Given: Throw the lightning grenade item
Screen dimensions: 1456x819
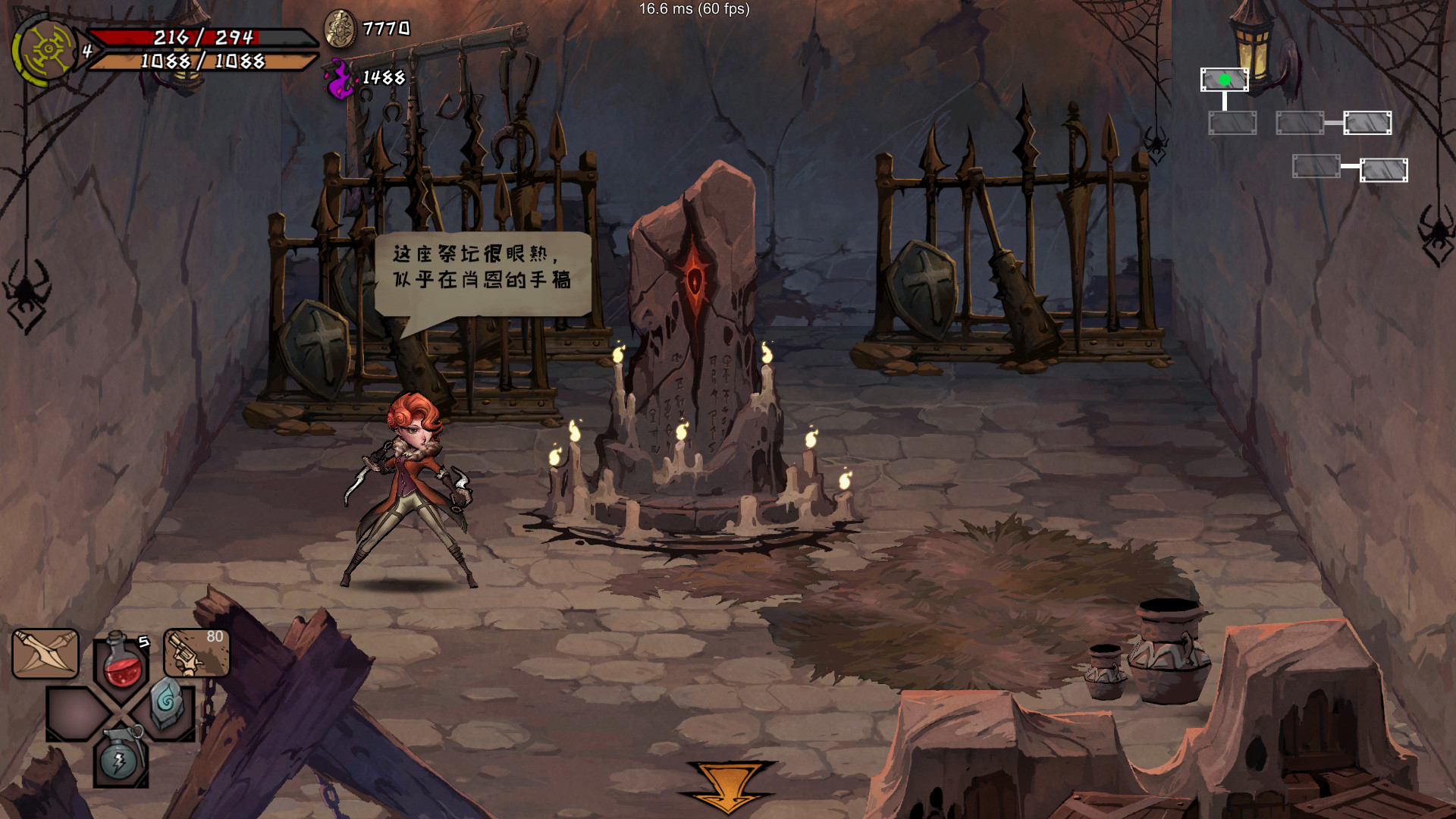Looking at the screenshot, I should [121, 758].
